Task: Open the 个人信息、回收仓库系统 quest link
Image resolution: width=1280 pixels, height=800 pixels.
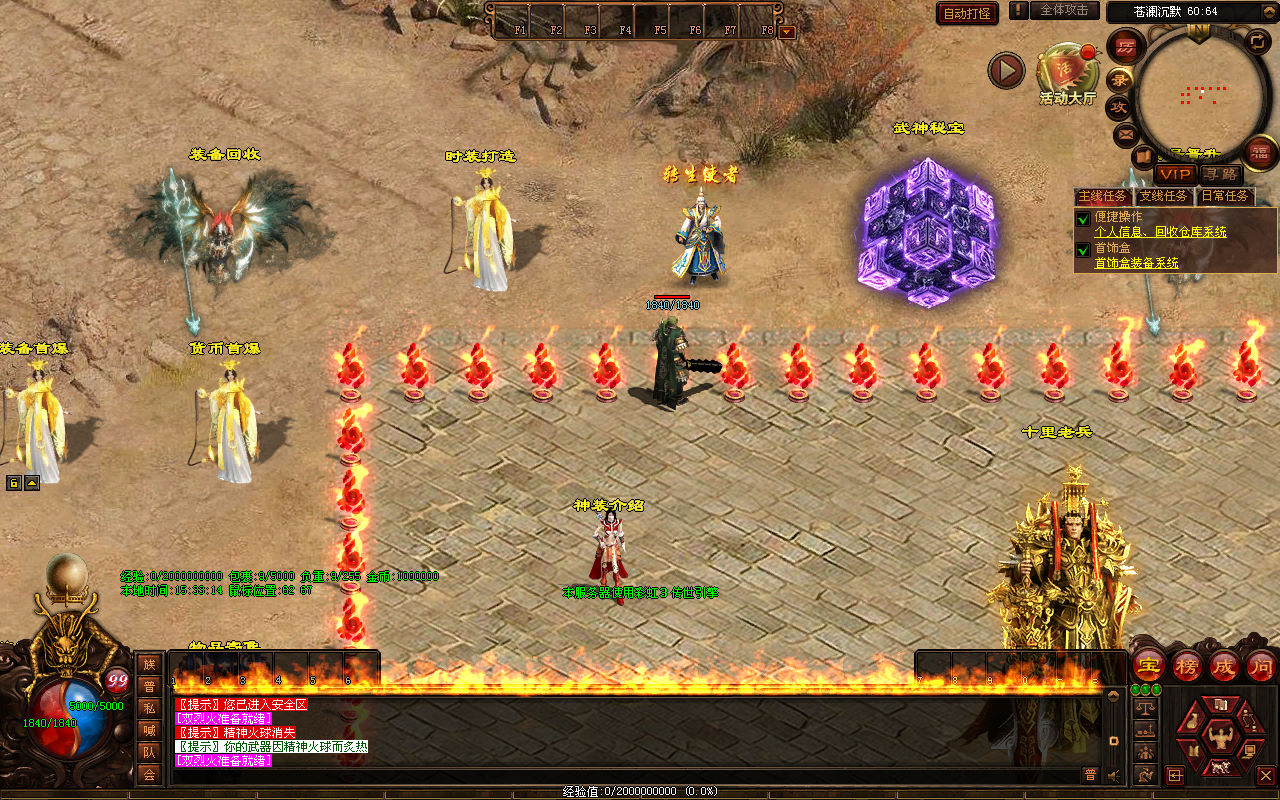Action: click(1160, 232)
